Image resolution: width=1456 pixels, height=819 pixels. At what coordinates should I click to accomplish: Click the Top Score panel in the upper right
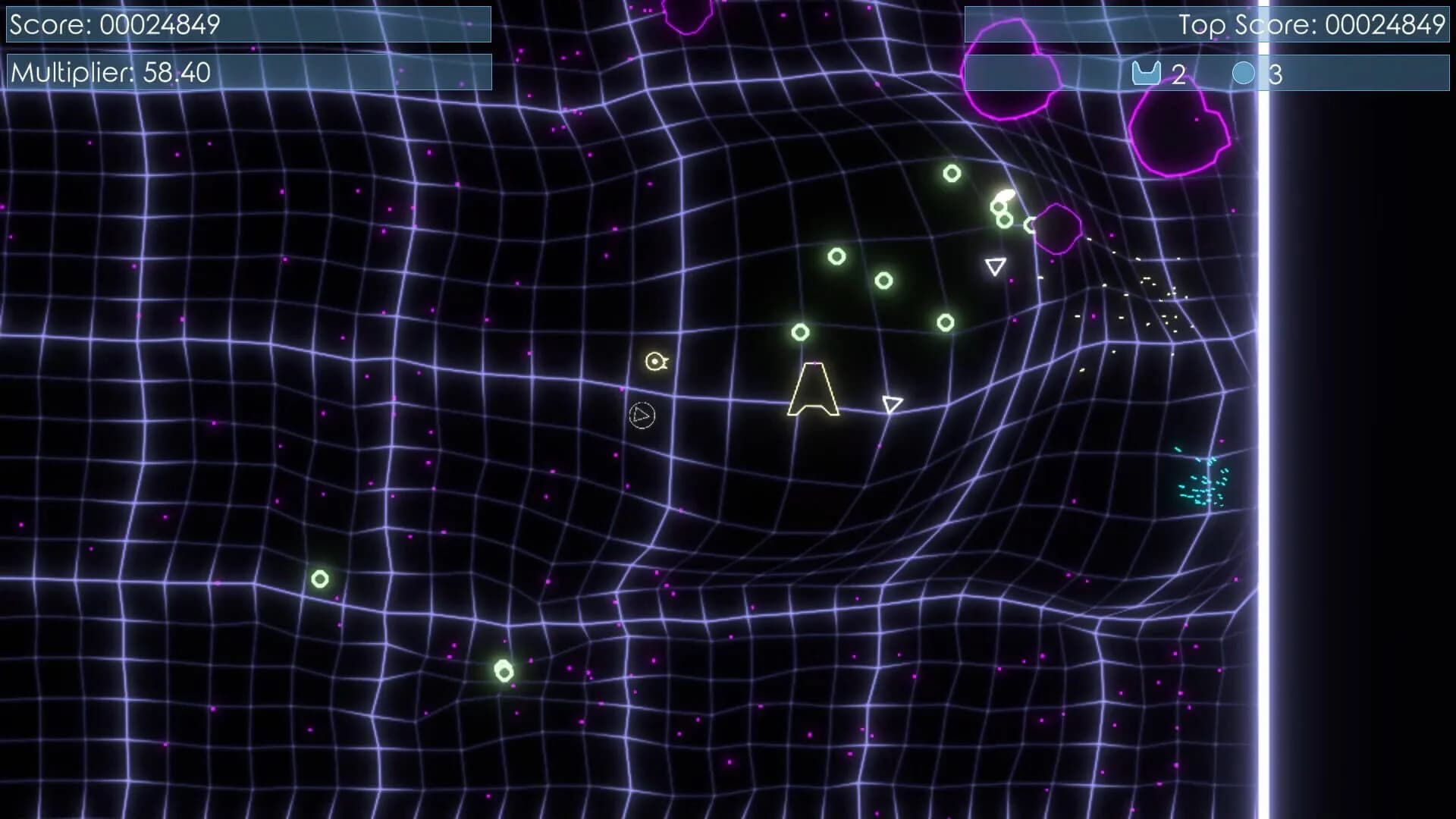click(1206, 24)
